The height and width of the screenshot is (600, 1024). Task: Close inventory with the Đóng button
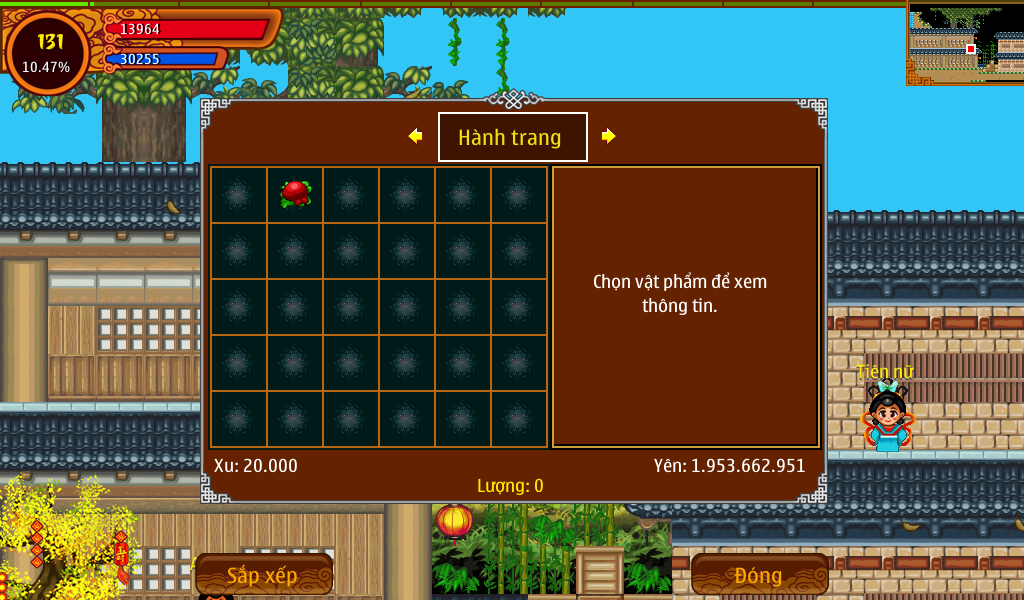(759, 575)
